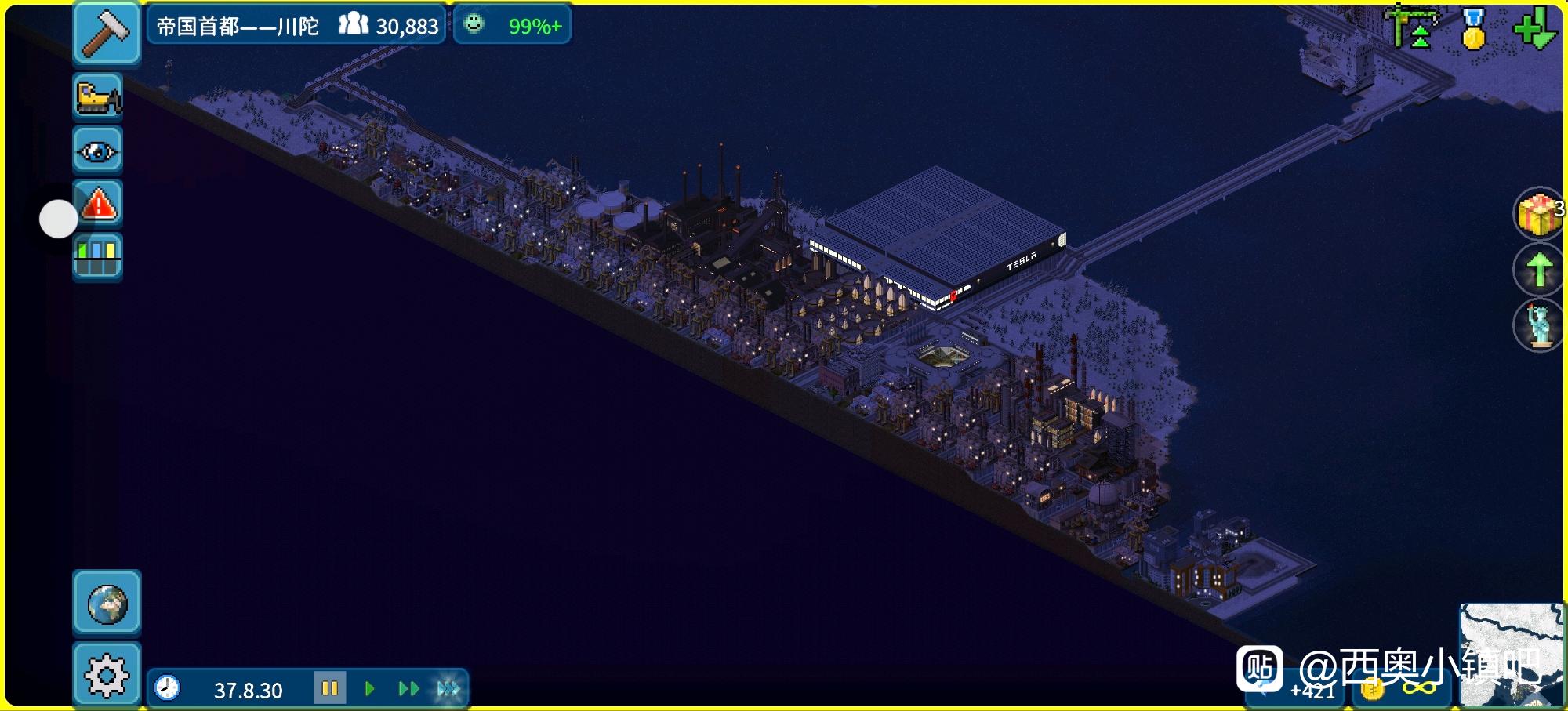Open the gold medal achievements icon
This screenshot has height=711, width=1568.
[x=1474, y=29]
